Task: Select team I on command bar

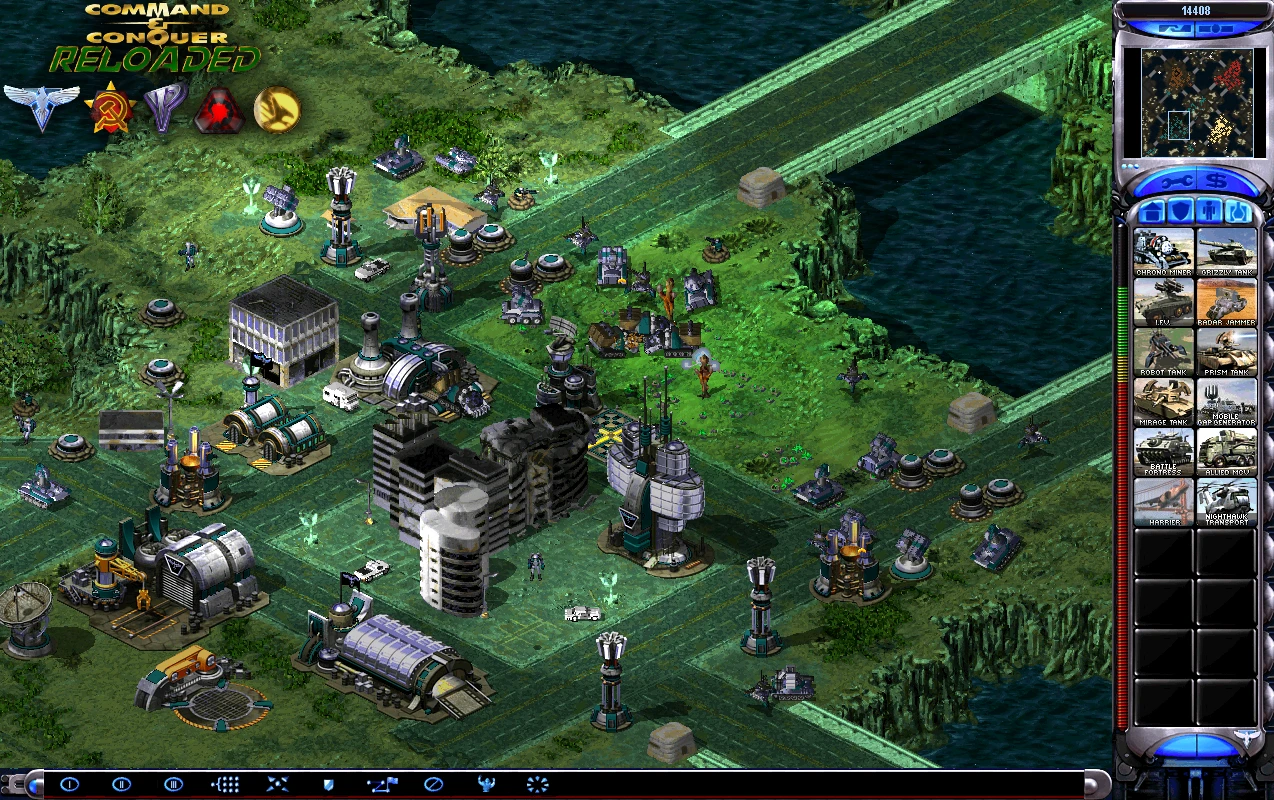Action: [69, 784]
